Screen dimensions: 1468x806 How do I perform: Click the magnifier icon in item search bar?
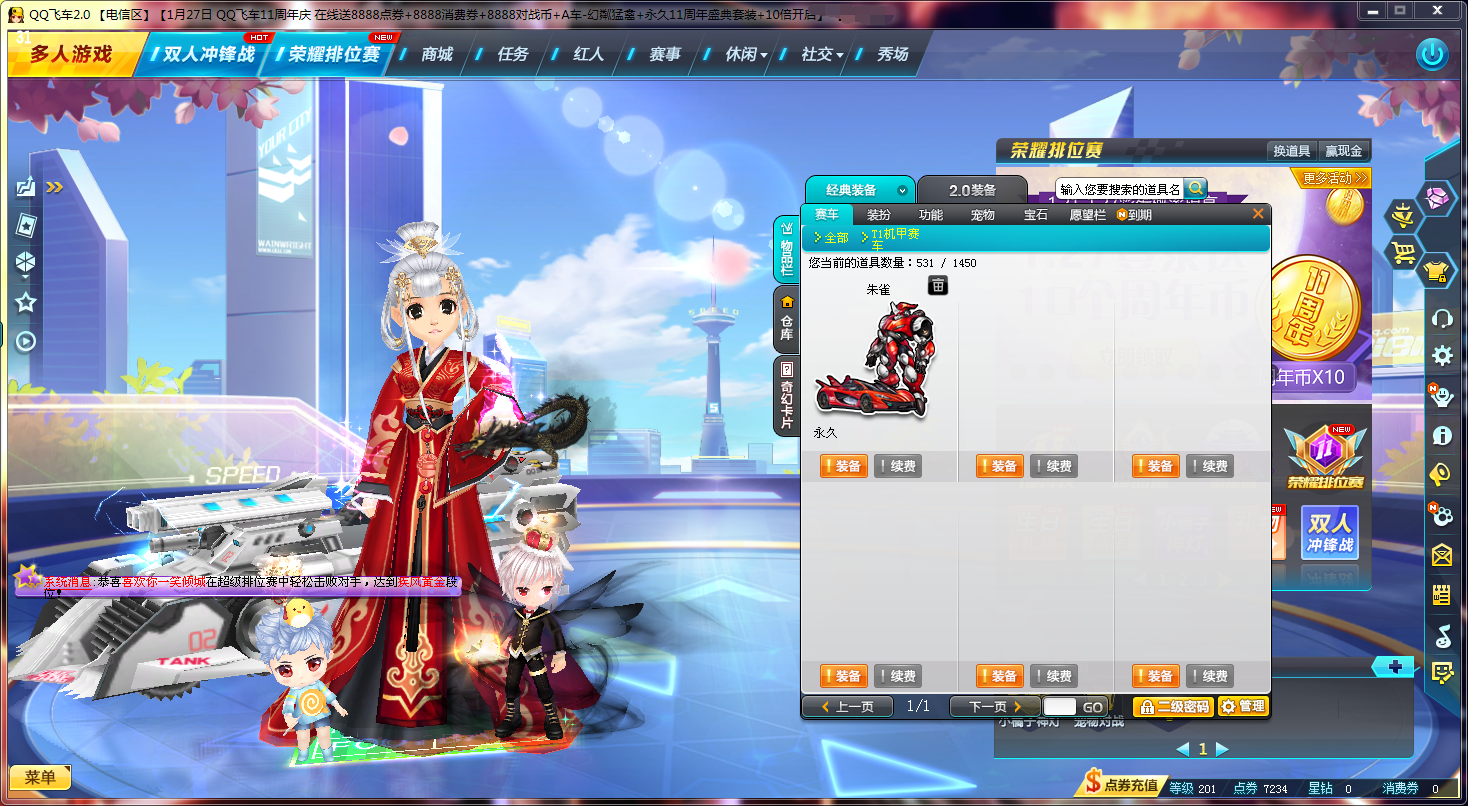[x=1196, y=188]
